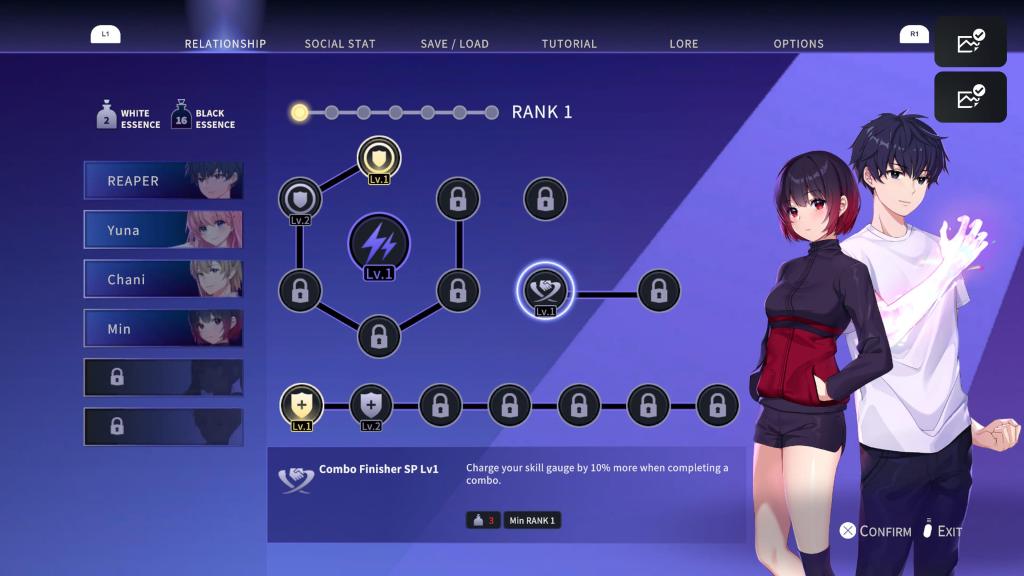Select Chani's relationship entry

tap(163, 280)
